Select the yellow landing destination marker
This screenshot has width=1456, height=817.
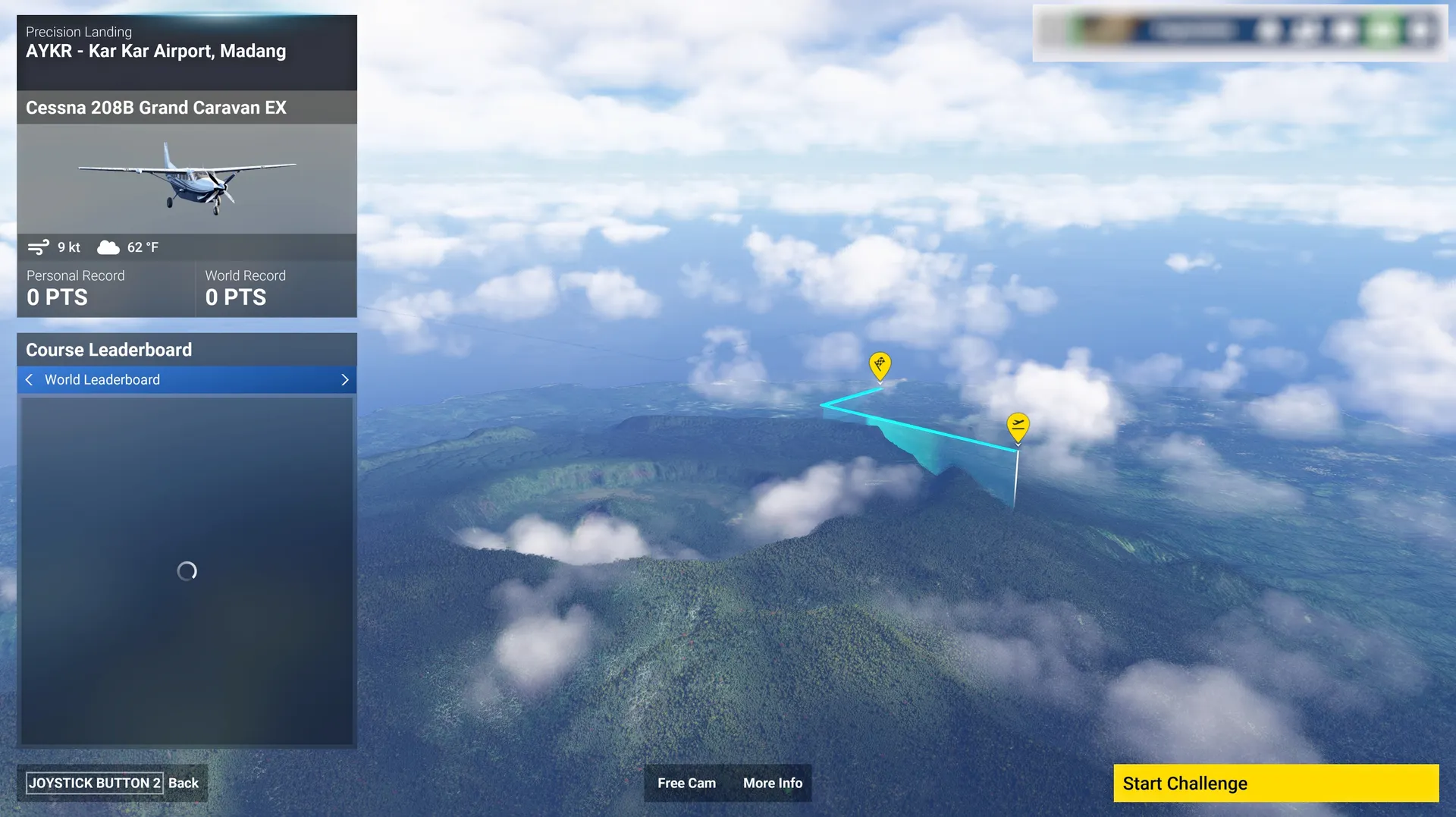pos(880,366)
